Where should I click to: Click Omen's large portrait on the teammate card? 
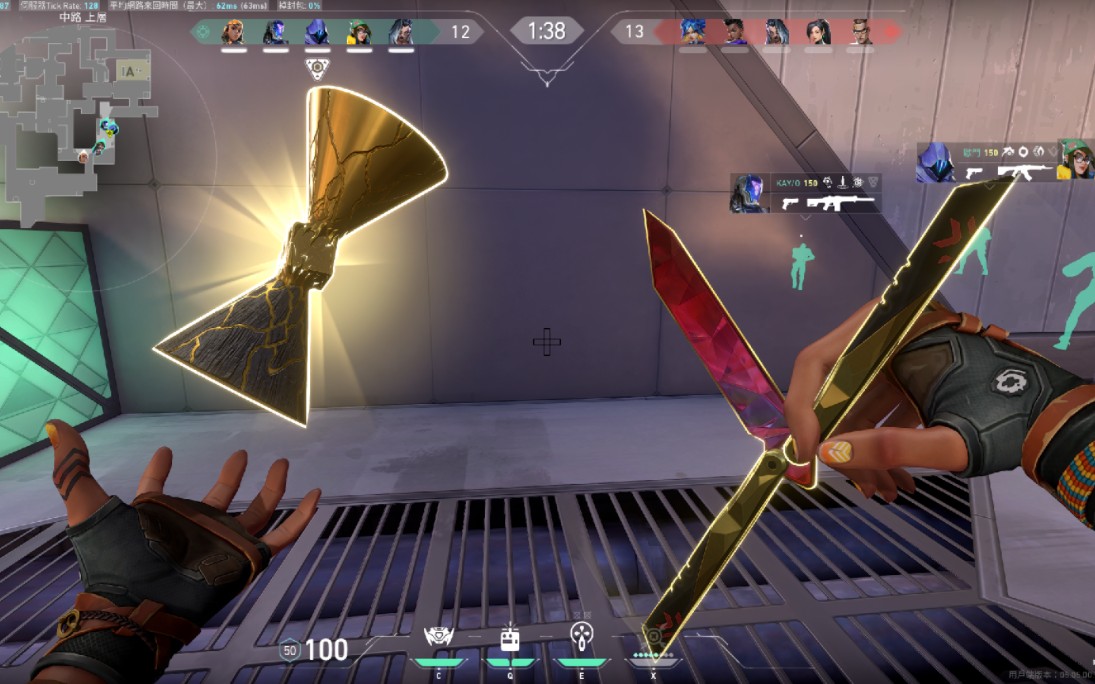point(936,162)
